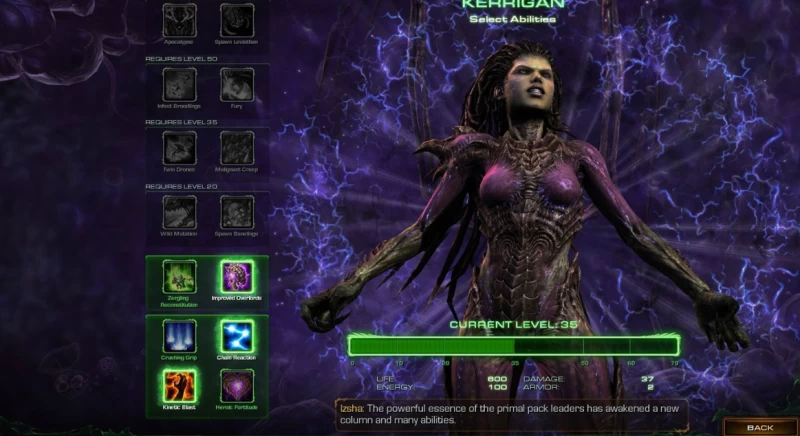800x436 pixels.
Task: Choose the Spawn Banelings ability
Action: click(x=237, y=212)
